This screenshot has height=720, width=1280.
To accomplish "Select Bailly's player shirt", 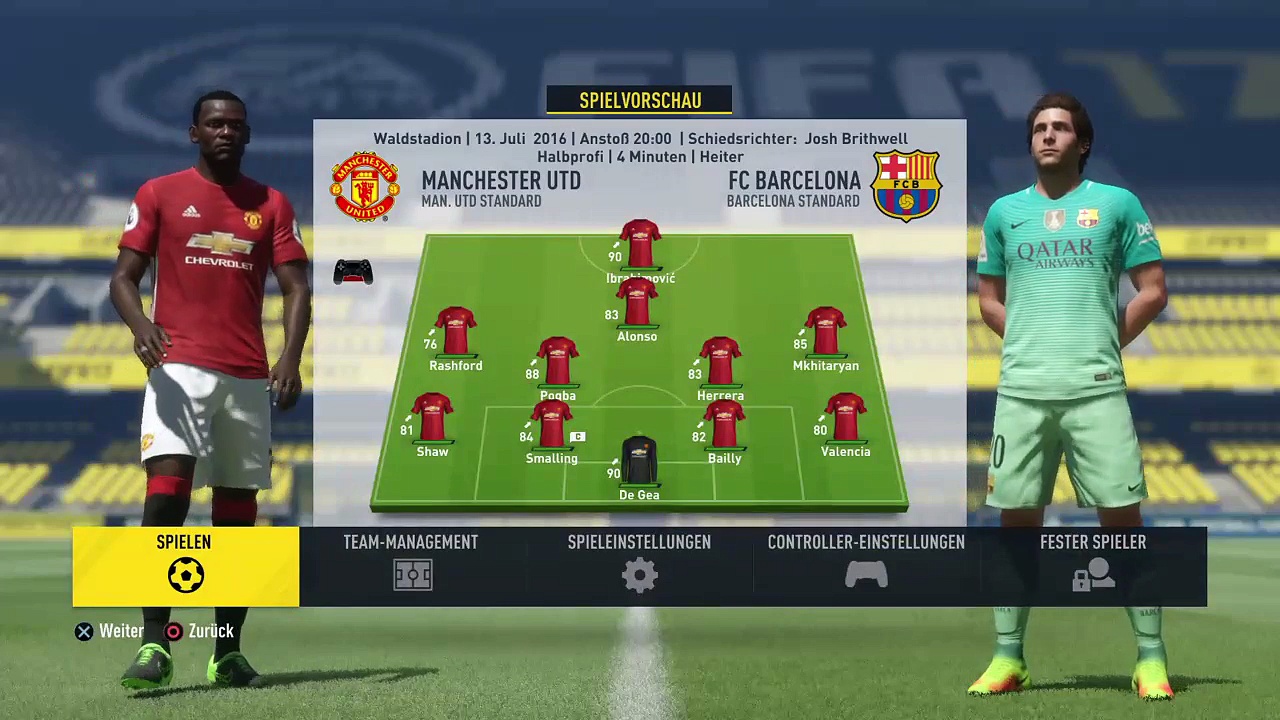I will click(724, 425).
